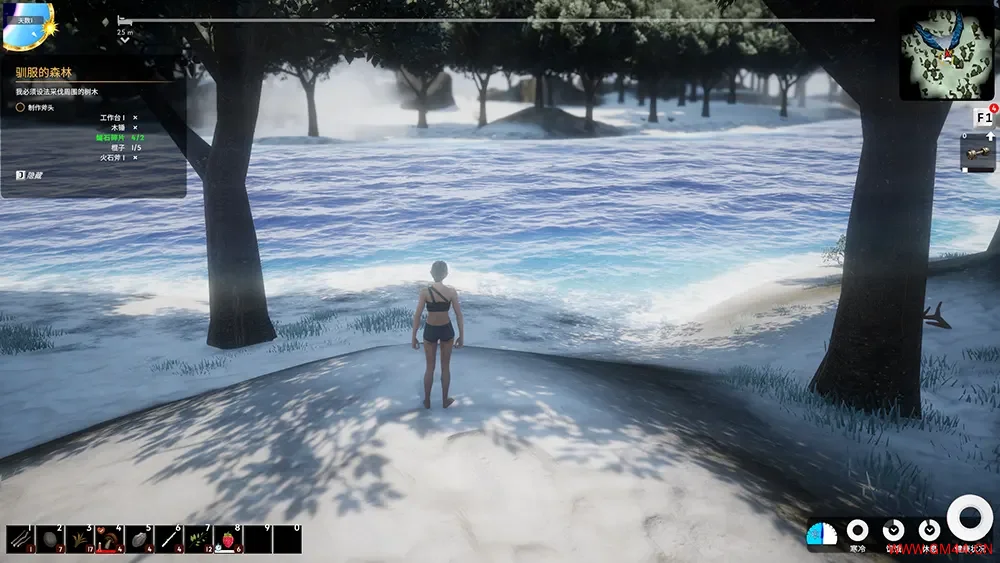Select the white stick in slot 6
Image resolution: width=1000 pixels, height=563 pixels.
click(168, 538)
